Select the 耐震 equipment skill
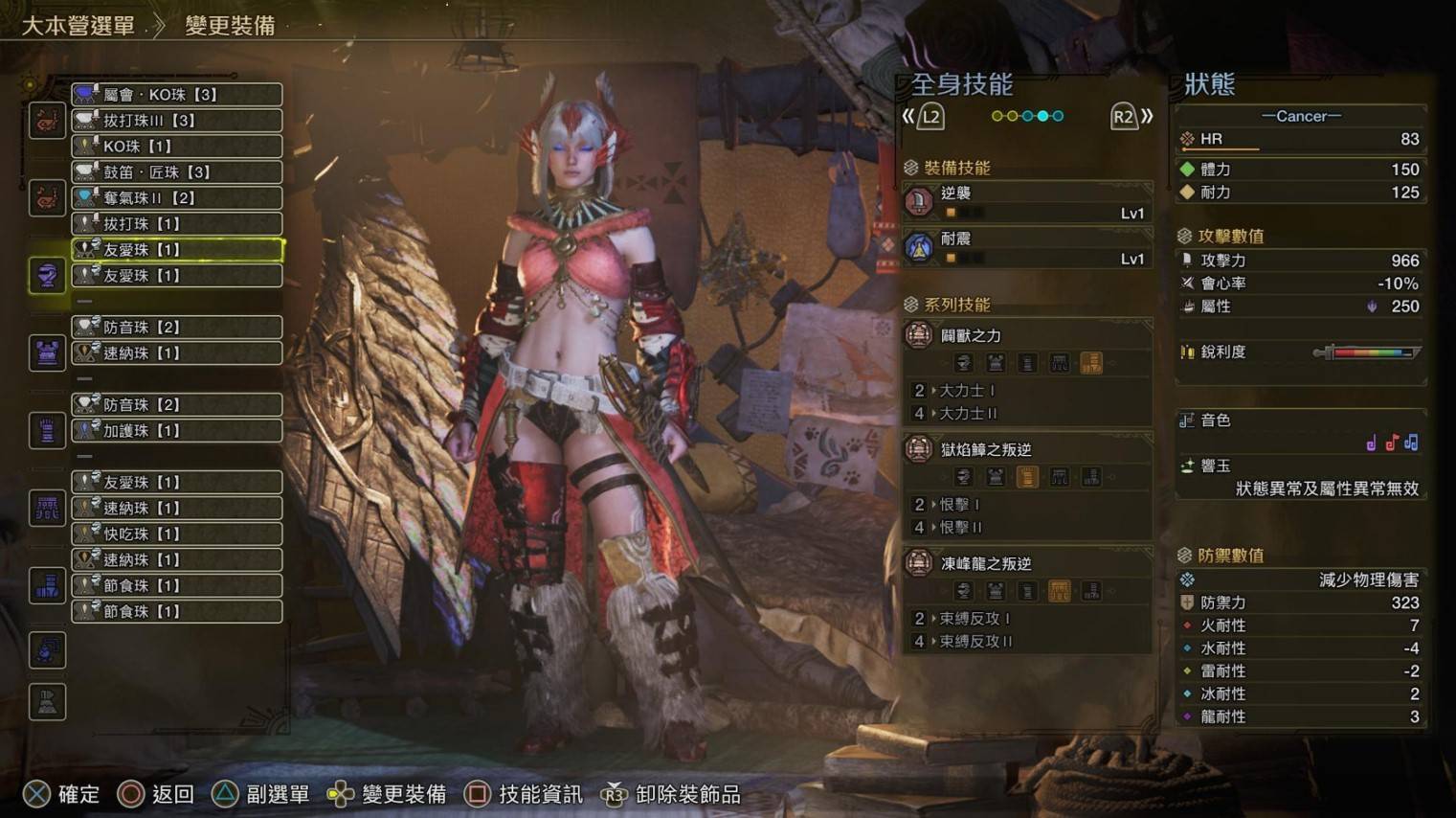This screenshot has width=1456, height=818. tap(1027, 248)
